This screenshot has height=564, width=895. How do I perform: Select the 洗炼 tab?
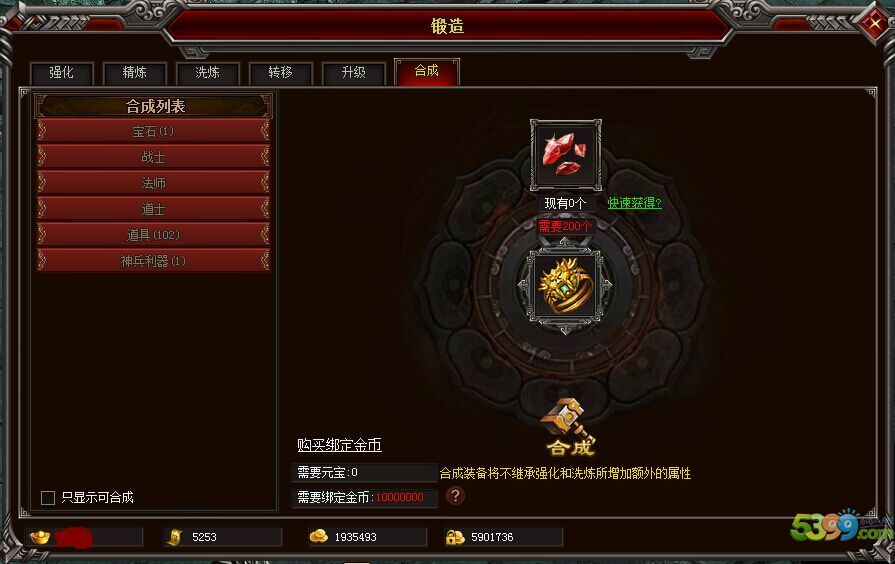(x=208, y=73)
